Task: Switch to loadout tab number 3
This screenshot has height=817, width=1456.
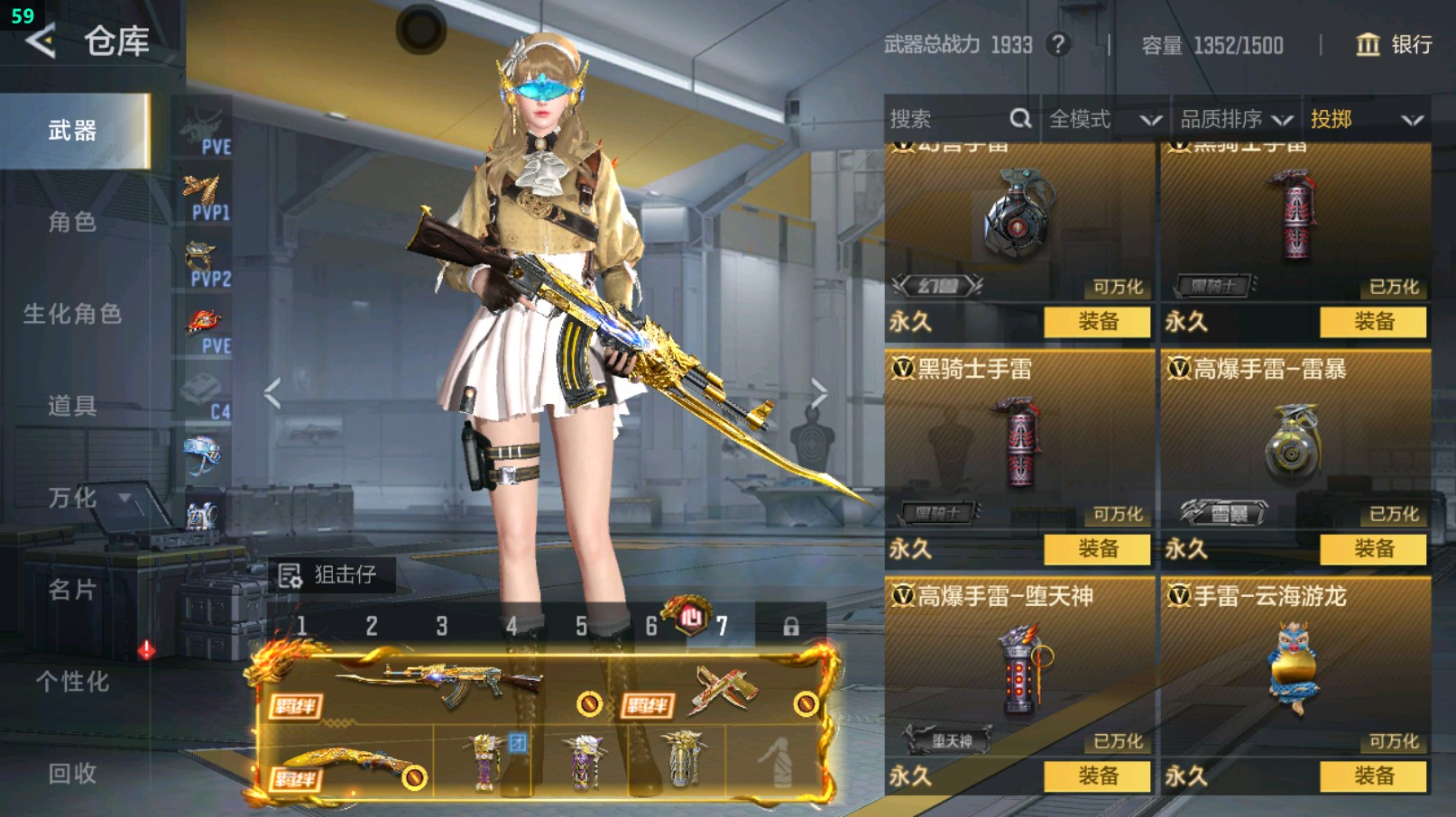Action: (x=441, y=623)
